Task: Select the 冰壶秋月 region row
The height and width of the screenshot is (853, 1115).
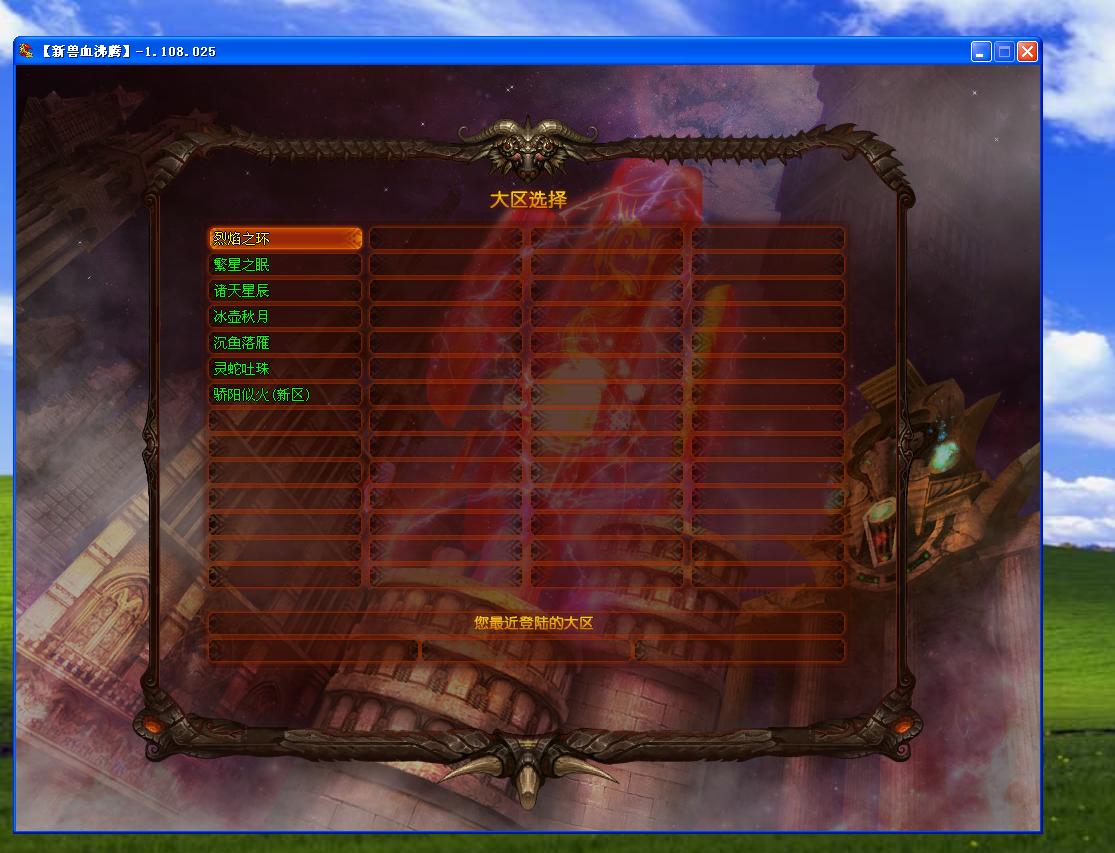Action: [285, 316]
